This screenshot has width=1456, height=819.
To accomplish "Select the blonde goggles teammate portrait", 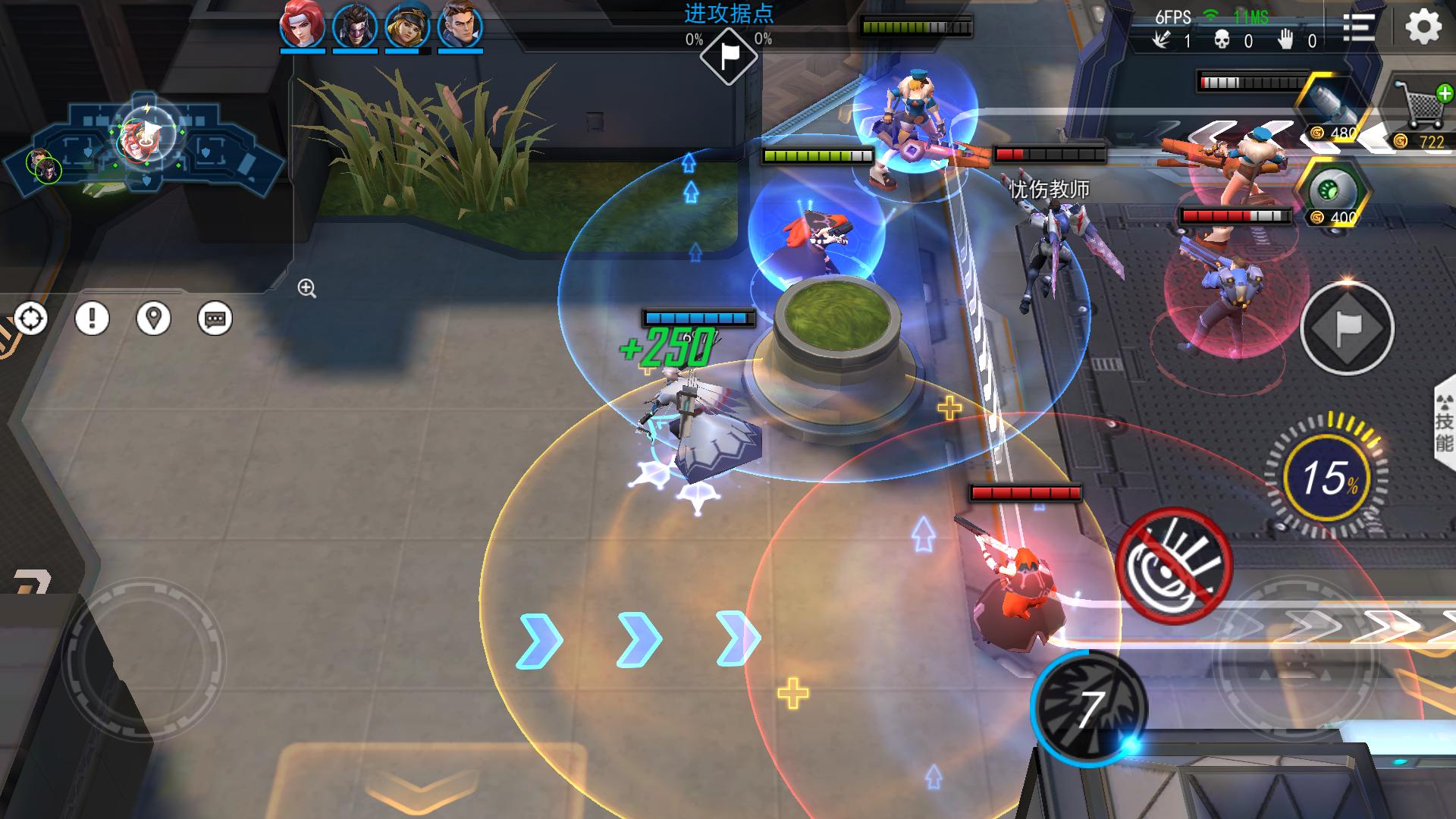I will pos(407,25).
